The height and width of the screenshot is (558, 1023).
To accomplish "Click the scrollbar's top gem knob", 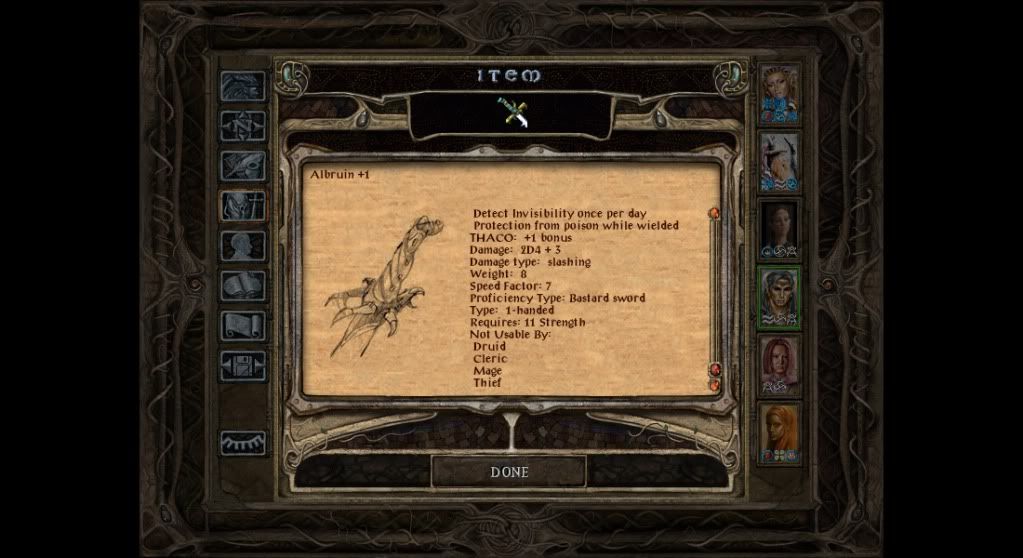I will point(715,213).
